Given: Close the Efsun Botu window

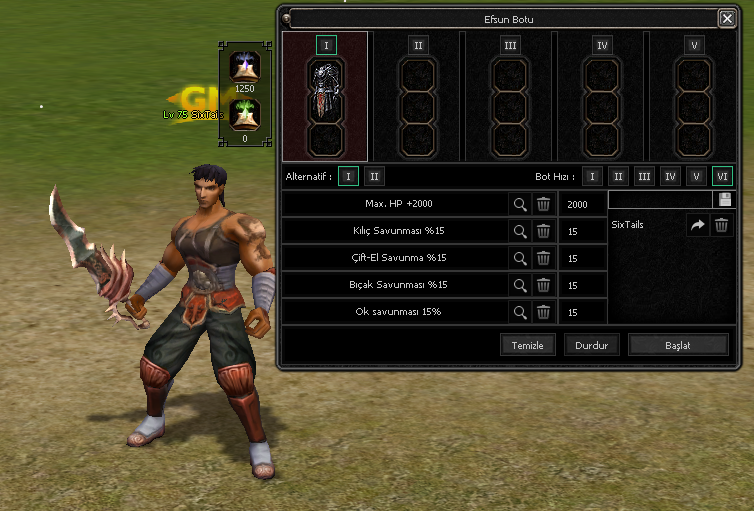Looking at the screenshot, I should click(726, 18).
